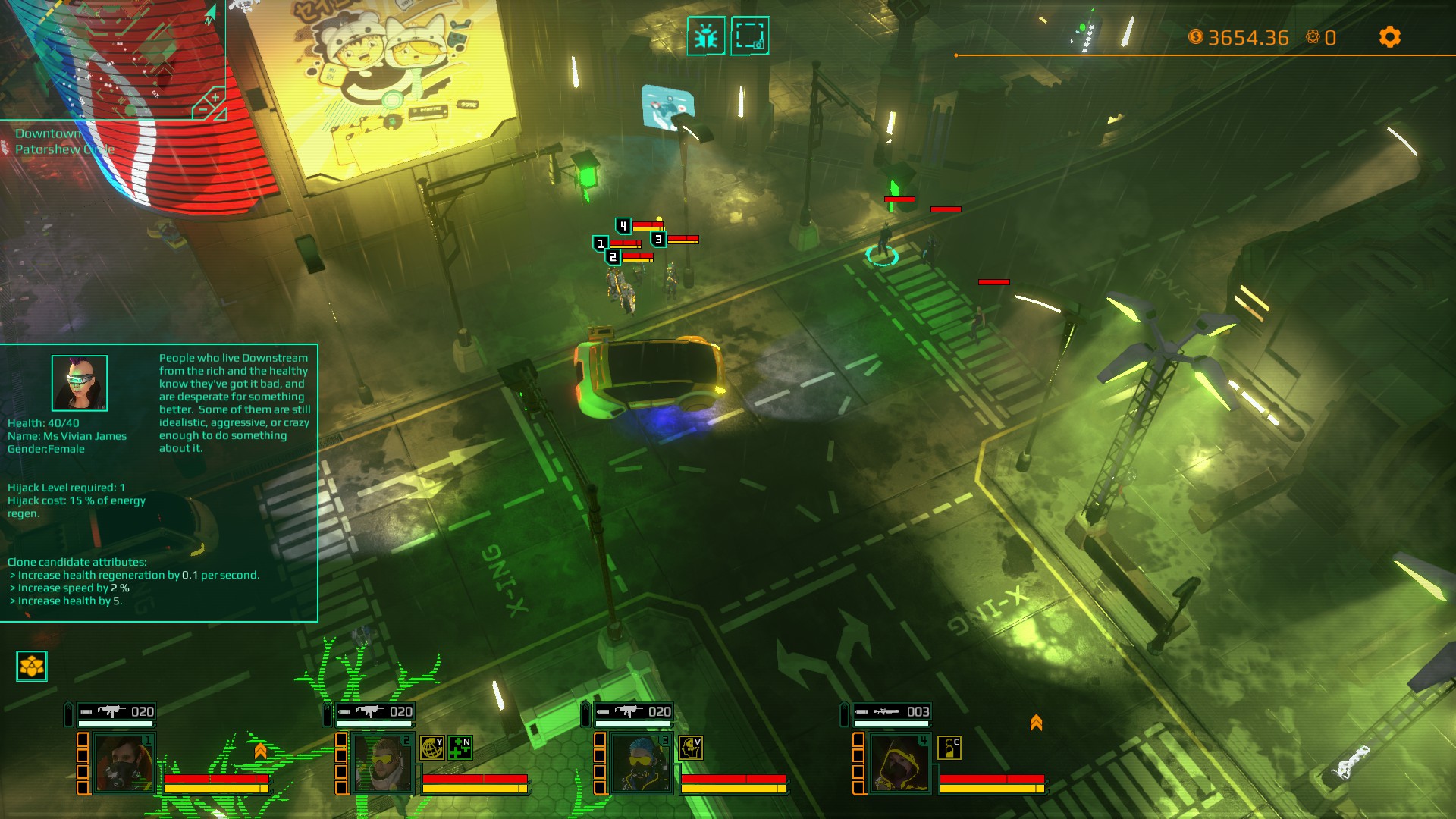Open settings with the orange gear icon
This screenshot has width=1456, height=819.
(x=1389, y=37)
